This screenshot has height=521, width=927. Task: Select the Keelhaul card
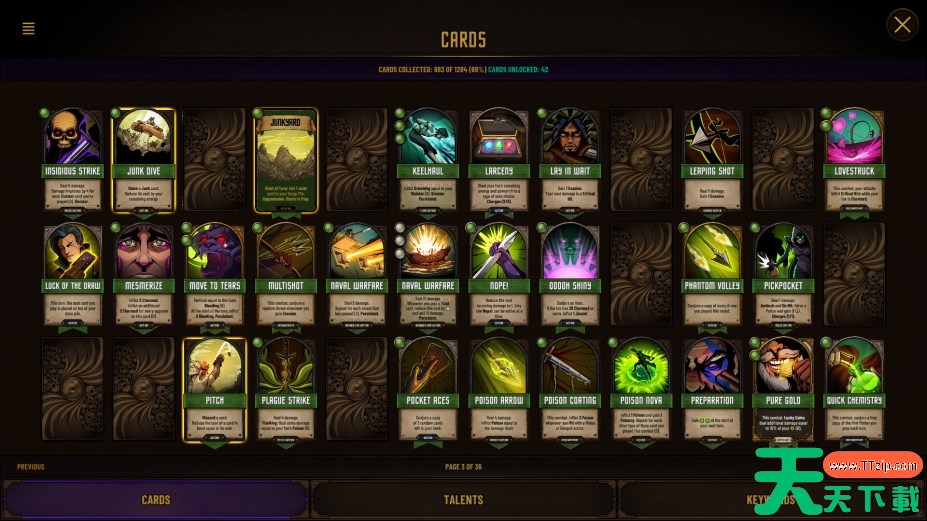[x=428, y=160]
